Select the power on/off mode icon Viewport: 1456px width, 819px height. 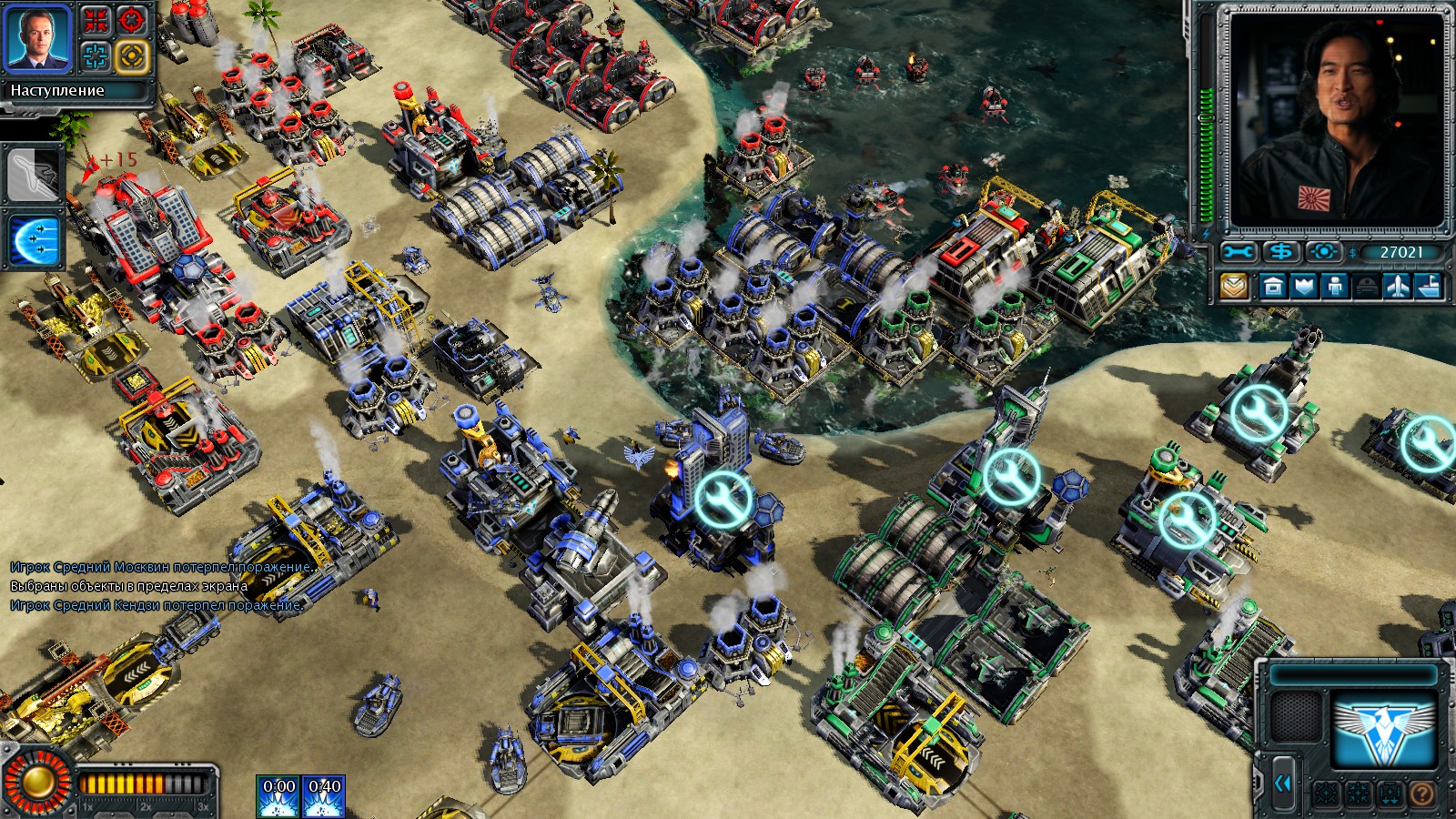(x=1324, y=251)
